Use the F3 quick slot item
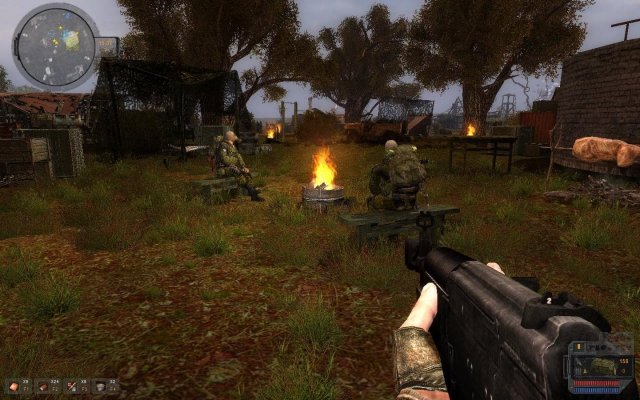 click(x=74, y=385)
